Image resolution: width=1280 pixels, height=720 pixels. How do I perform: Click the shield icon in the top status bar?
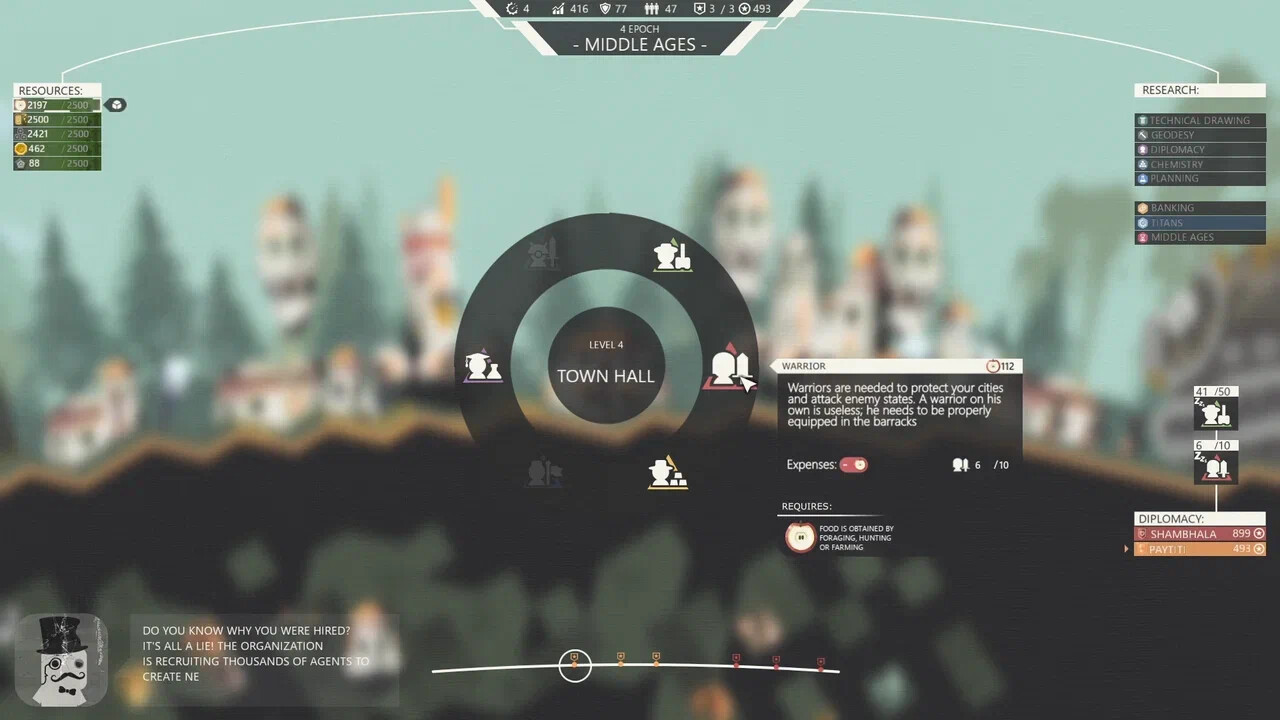coord(608,9)
